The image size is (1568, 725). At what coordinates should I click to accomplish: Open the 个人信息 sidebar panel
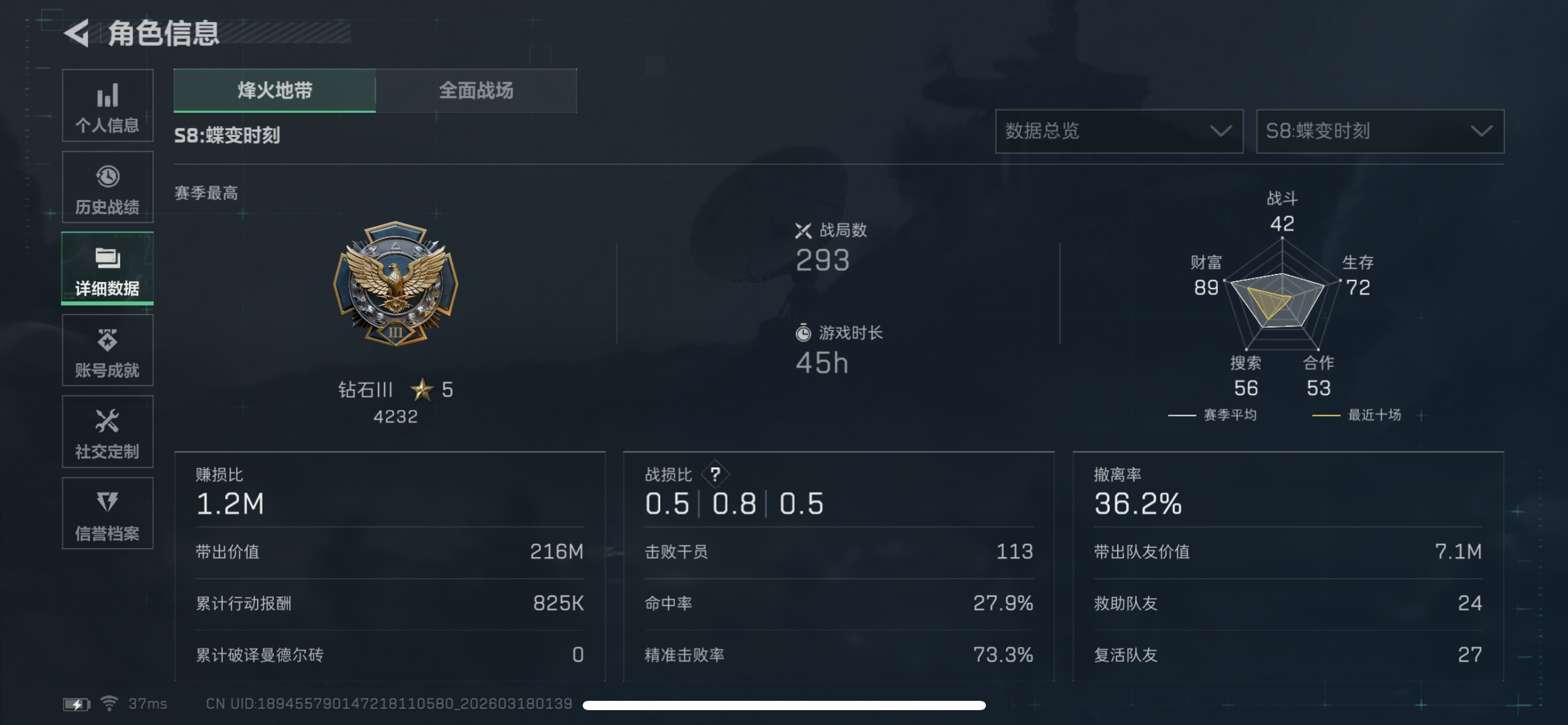[107, 106]
